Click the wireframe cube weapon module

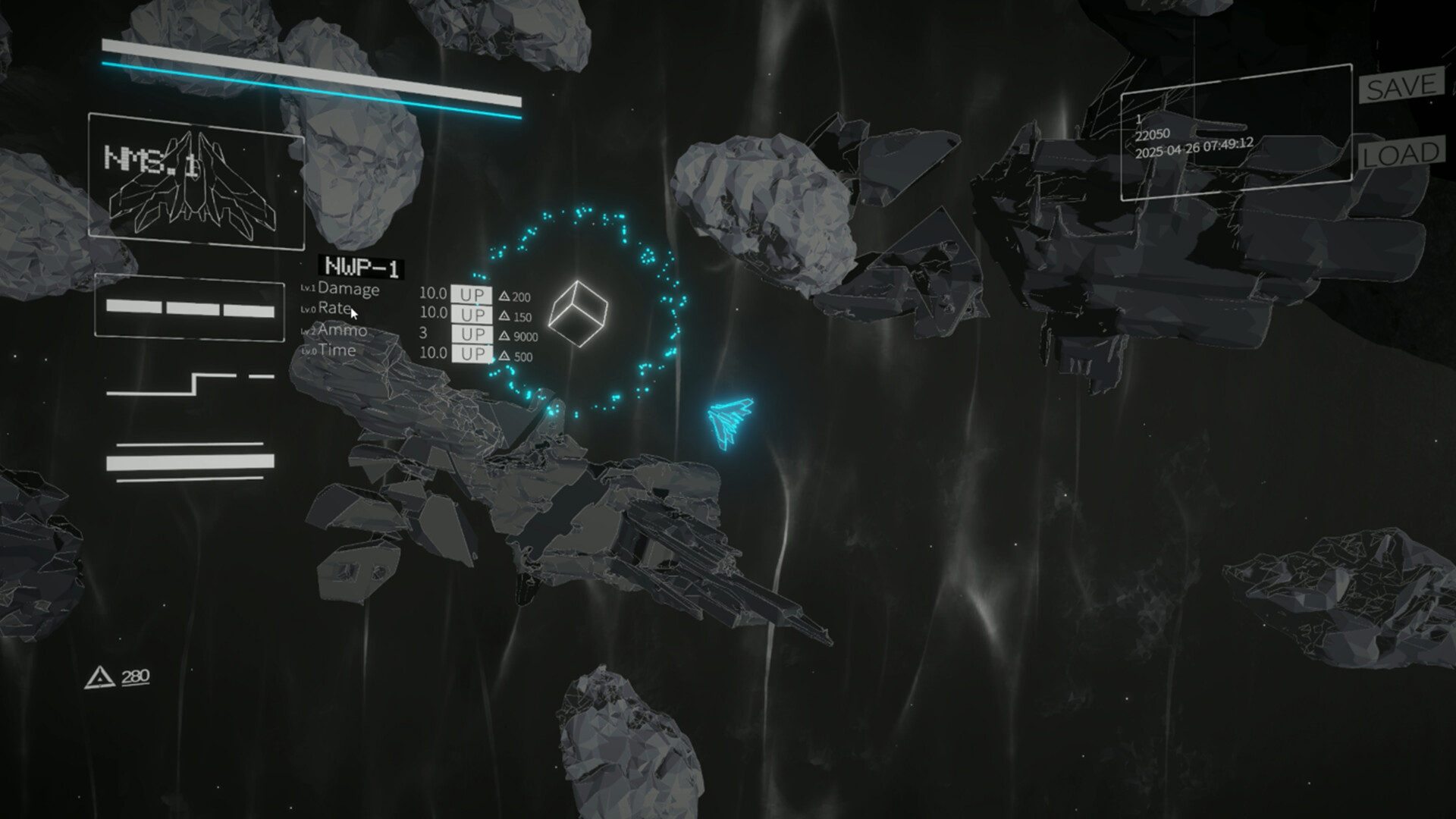(x=579, y=312)
